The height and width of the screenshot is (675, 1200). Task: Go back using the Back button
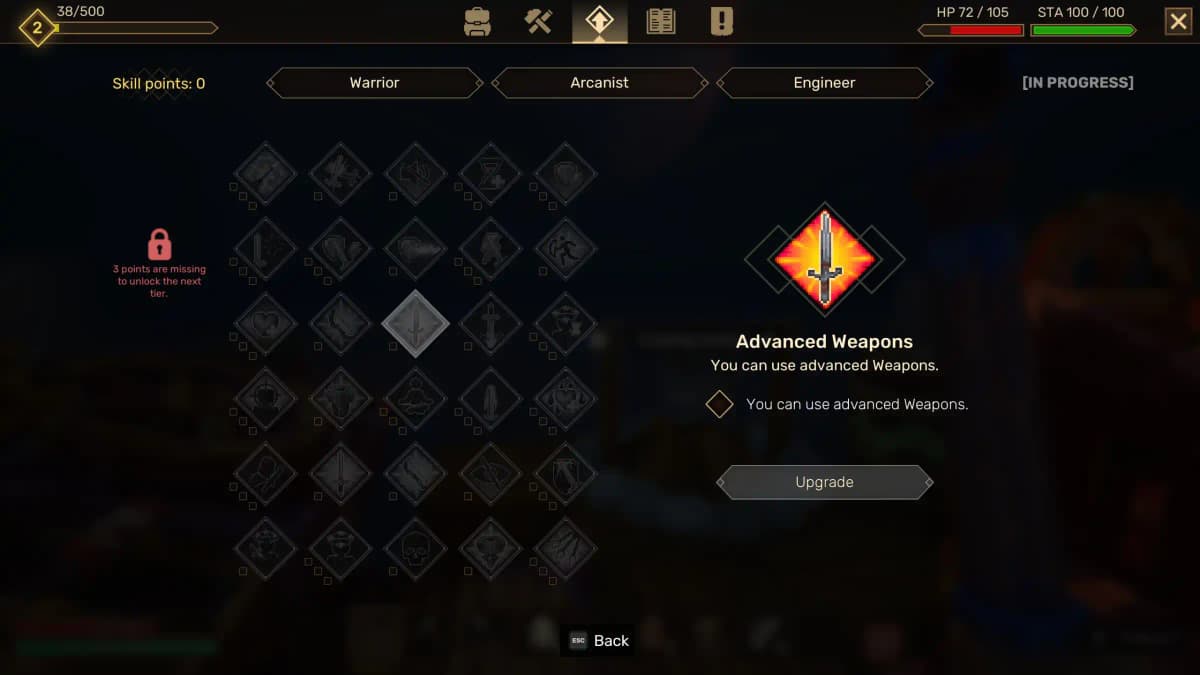pyautogui.click(x=600, y=641)
